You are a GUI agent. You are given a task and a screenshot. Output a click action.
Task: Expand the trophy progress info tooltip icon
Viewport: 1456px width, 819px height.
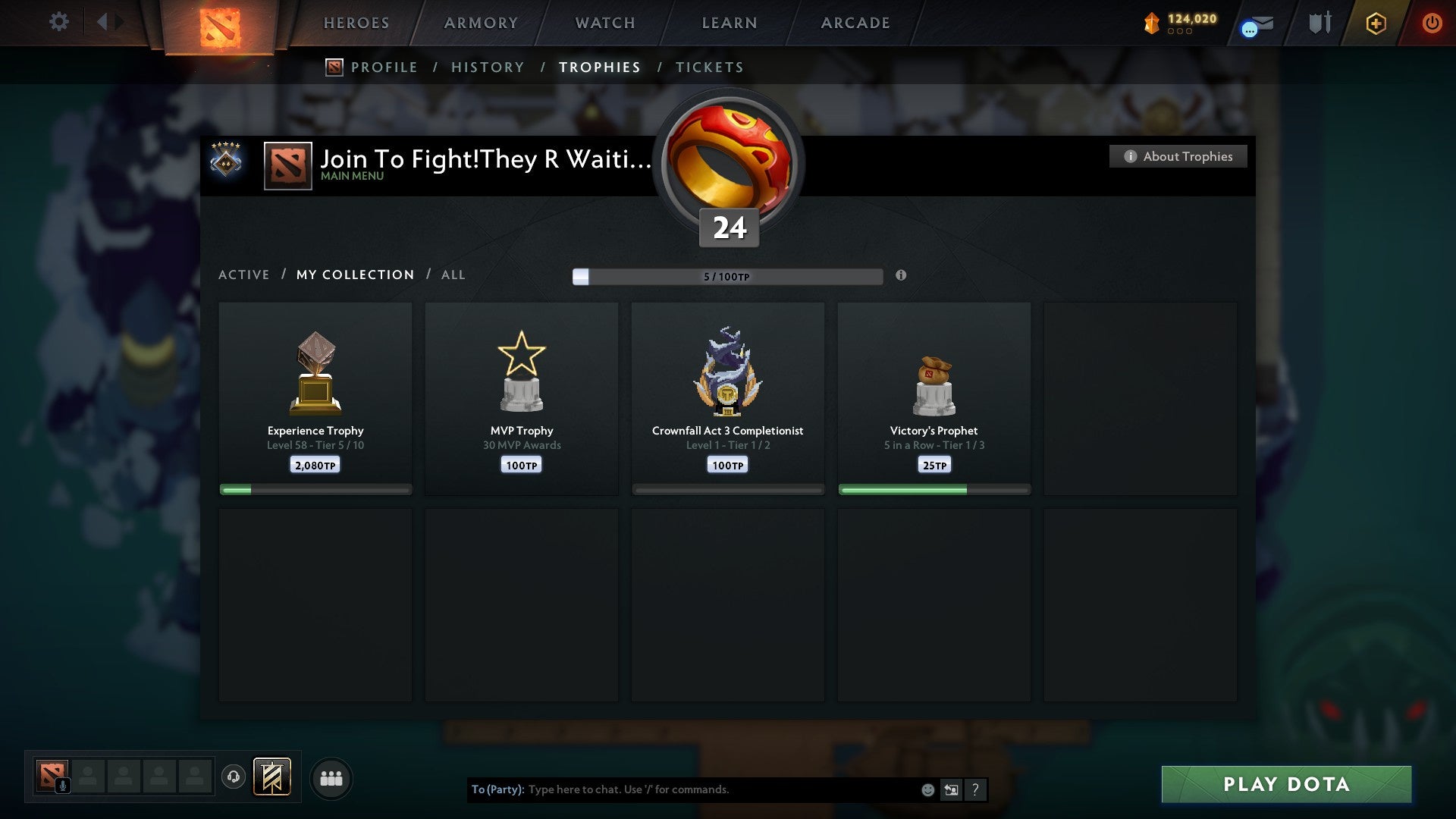[x=901, y=277]
